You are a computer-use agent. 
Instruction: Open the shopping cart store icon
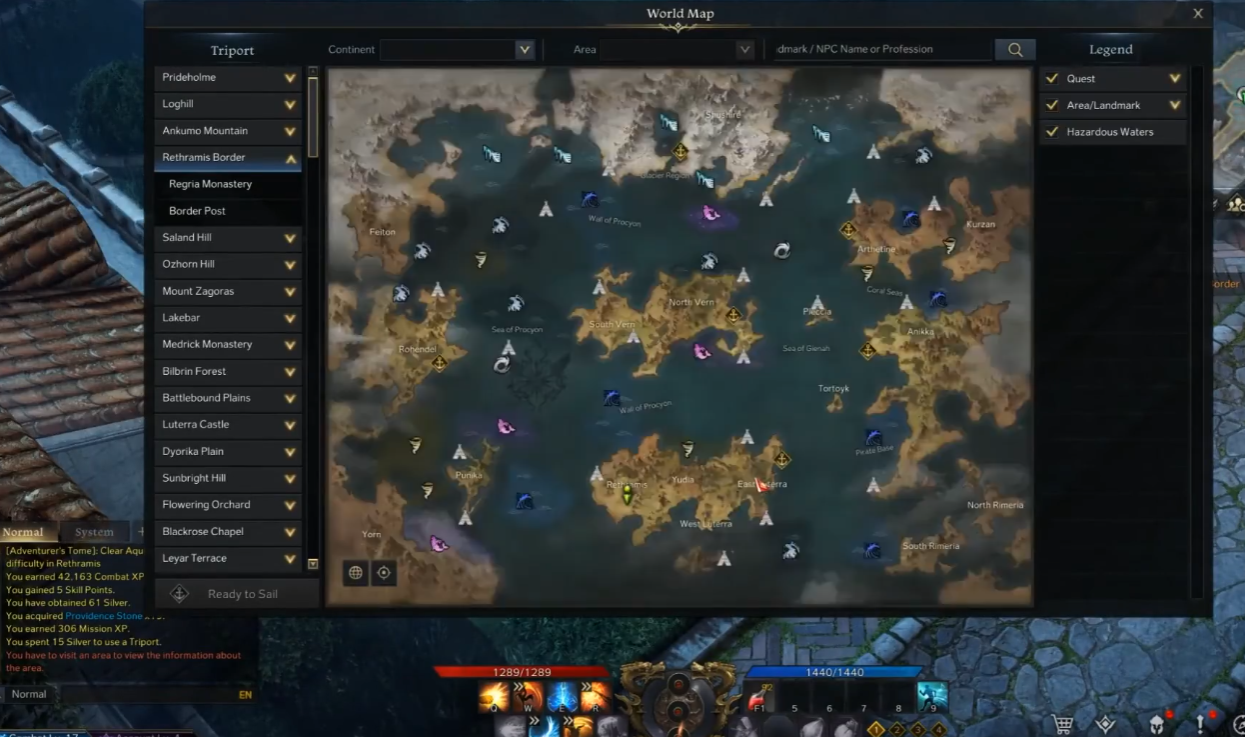[1064, 723]
